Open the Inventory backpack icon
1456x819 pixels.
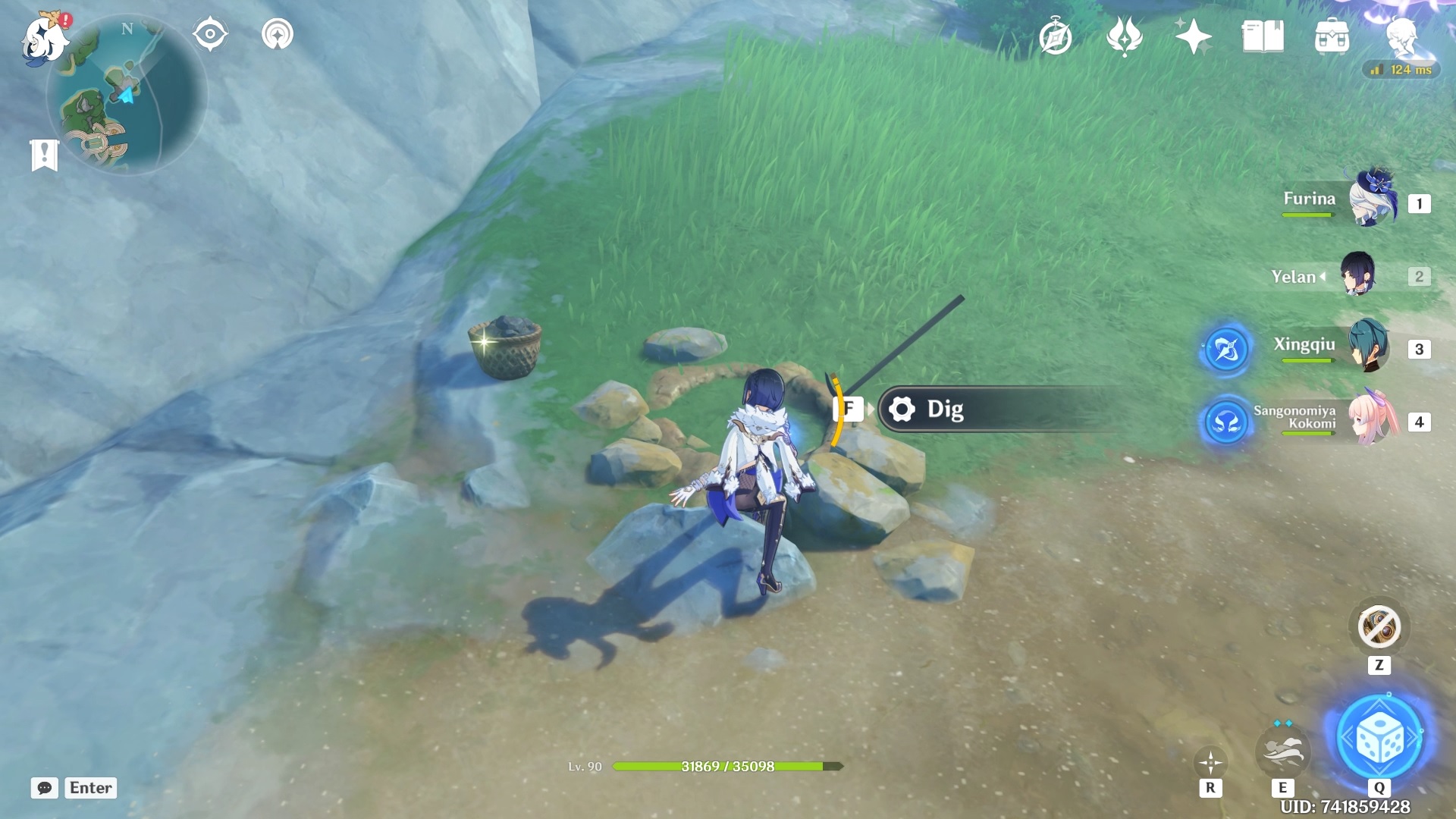1332,35
